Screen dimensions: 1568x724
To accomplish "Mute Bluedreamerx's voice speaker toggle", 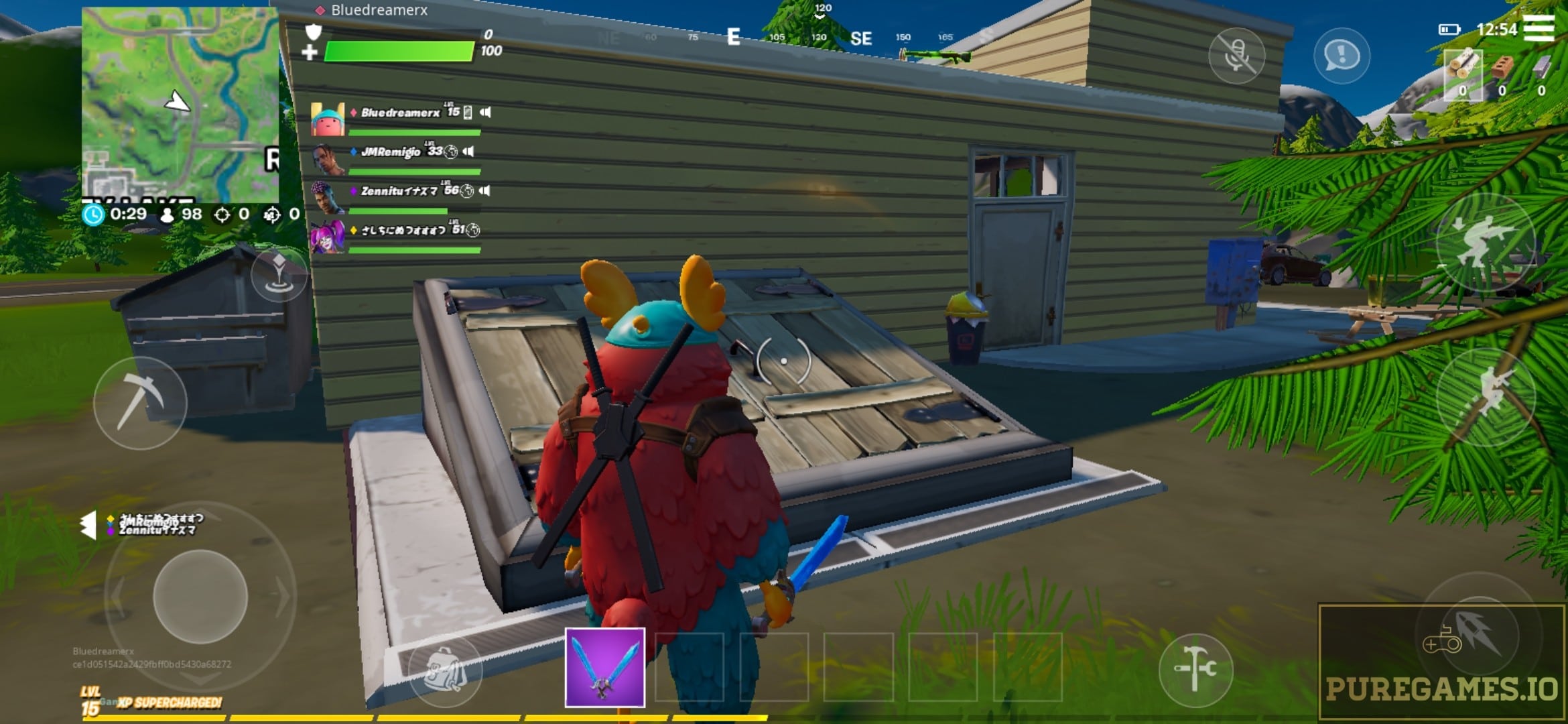I will (x=486, y=112).
